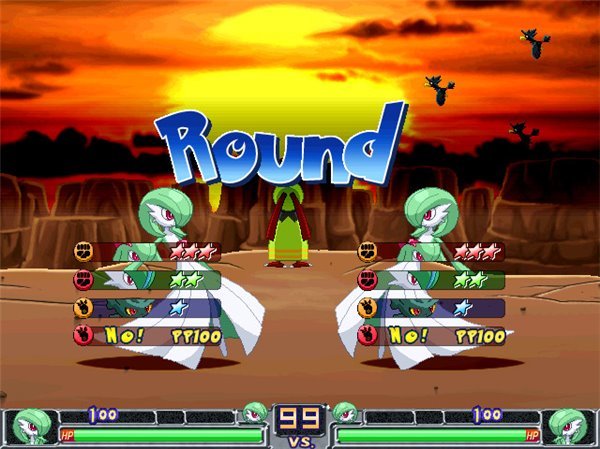Select player two's three-star option
This screenshot has height=449, width=600.
coord(431,252)
